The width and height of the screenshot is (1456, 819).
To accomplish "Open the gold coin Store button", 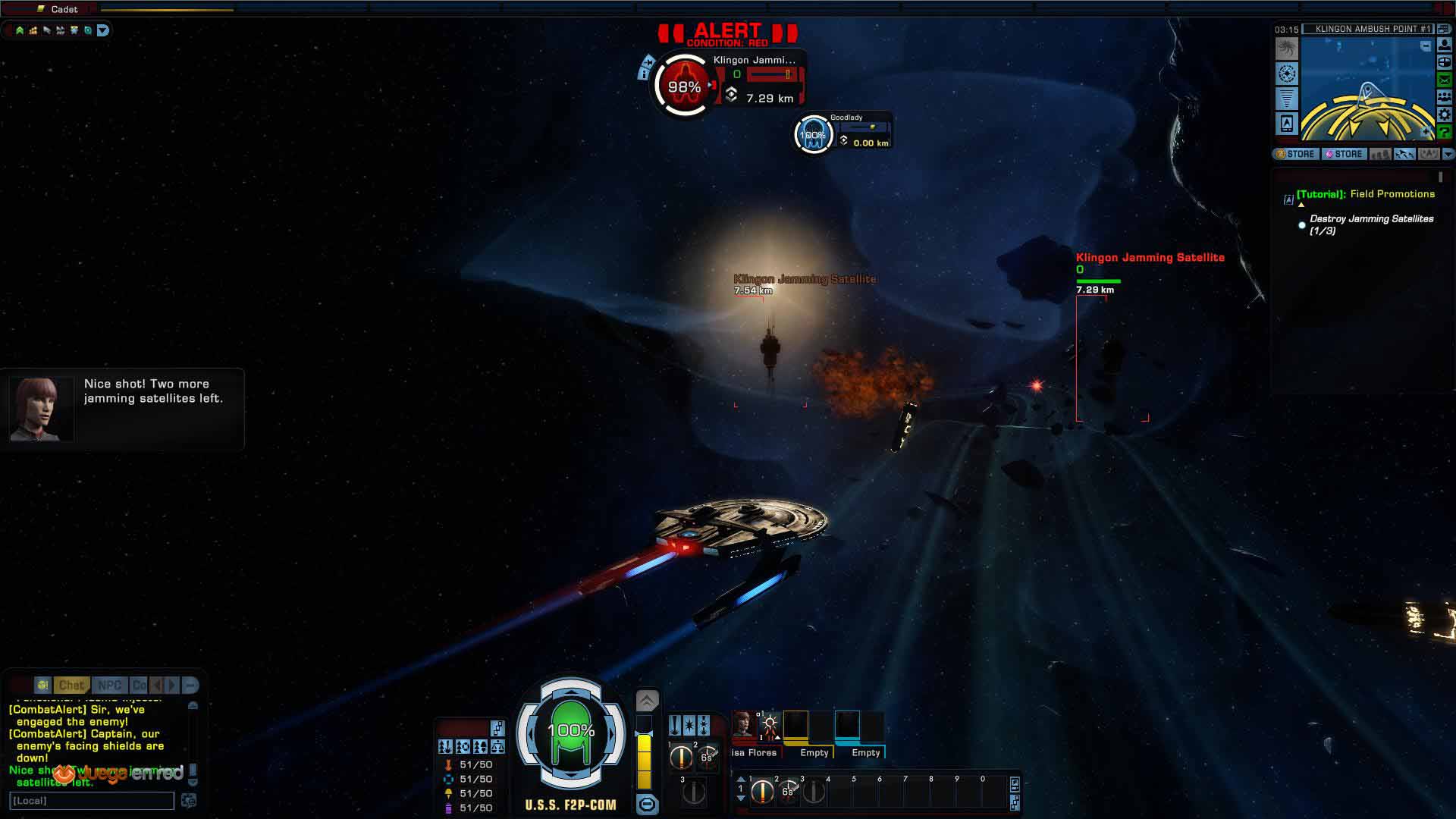I will click(1295, 154).
